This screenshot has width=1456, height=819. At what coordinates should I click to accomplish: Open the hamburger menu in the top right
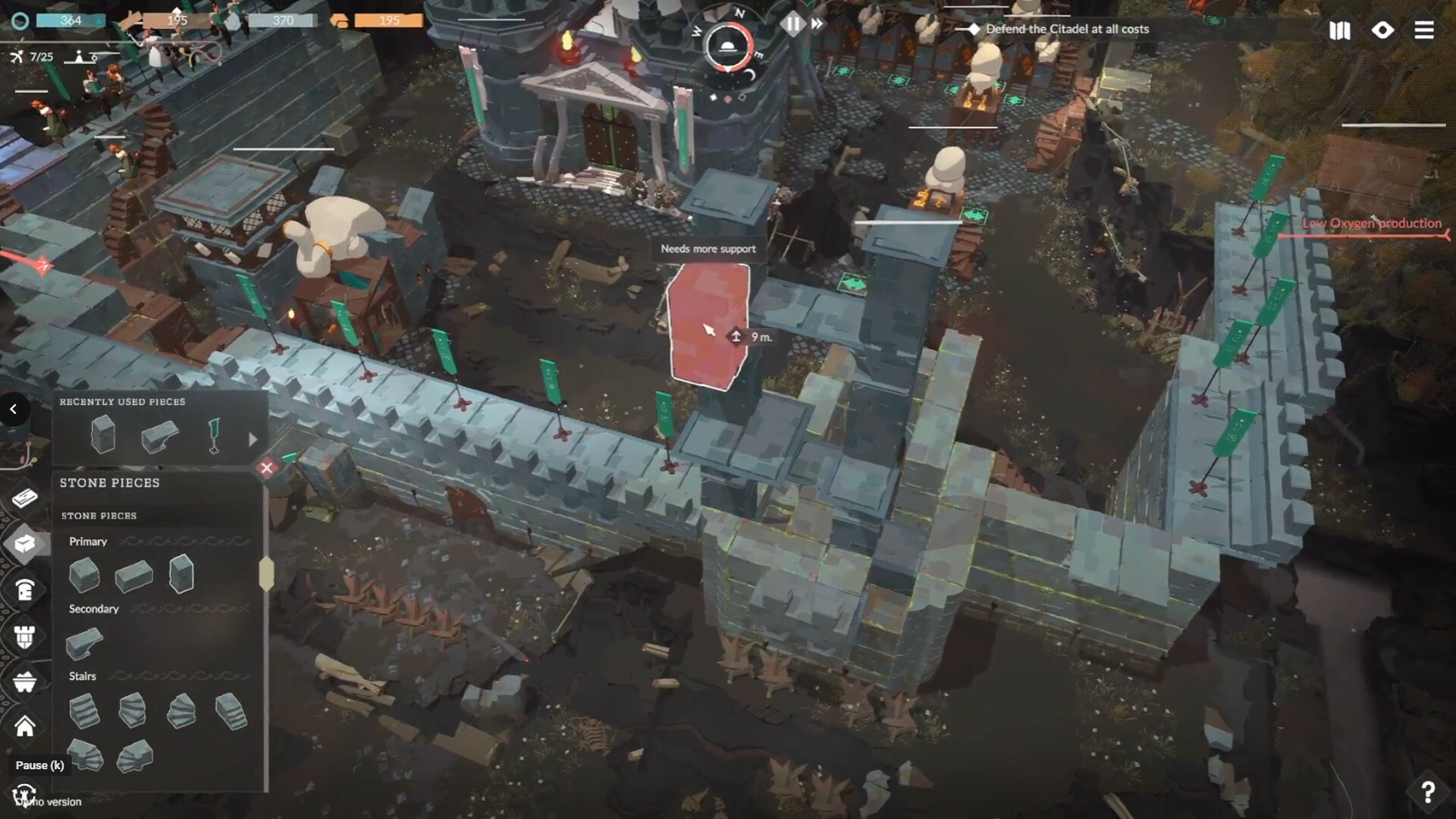(1425, 31)
